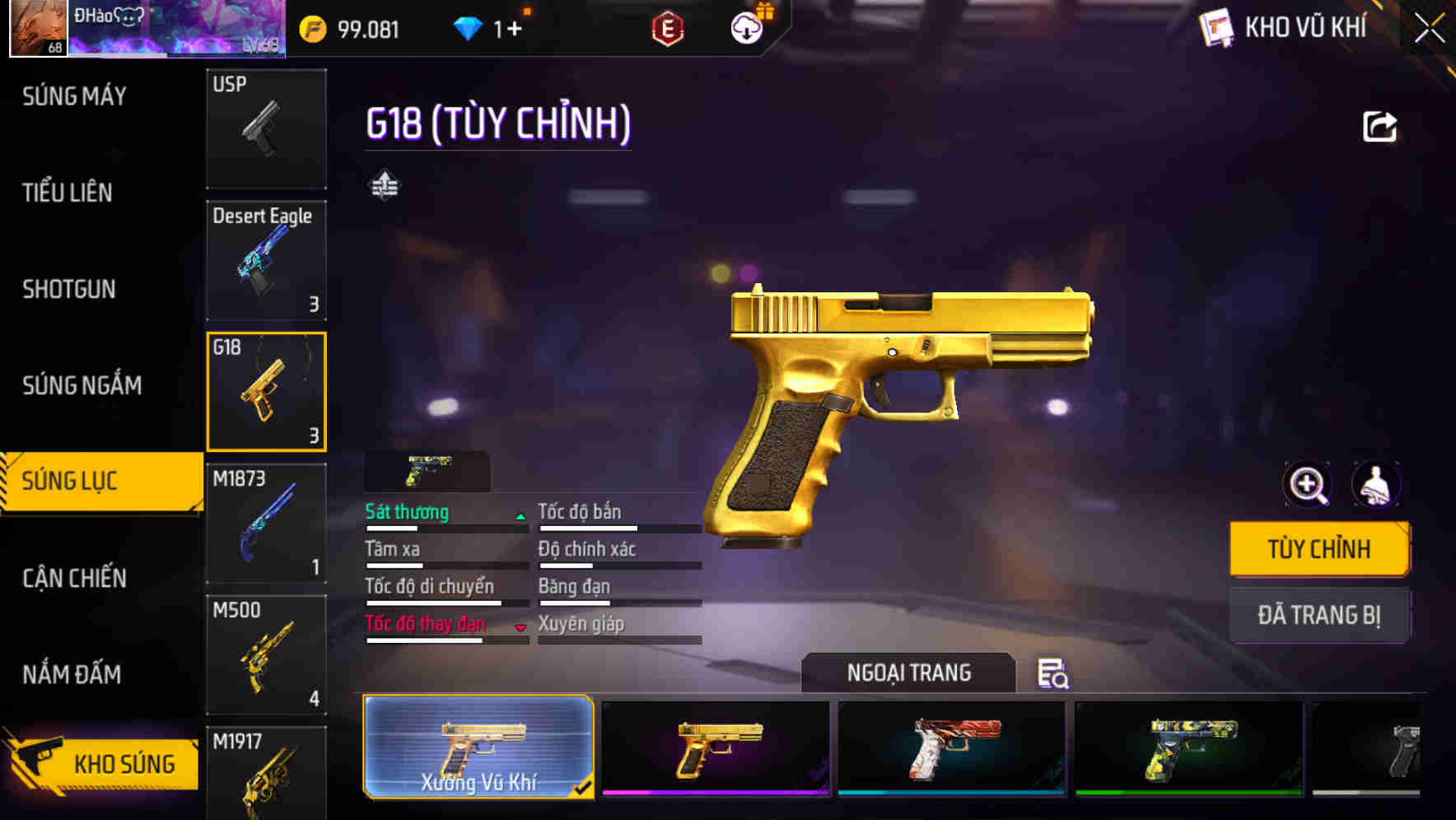The image size is (1456, 820).
Task: Select the SÚNG NGẮM category
Action: 80,384
